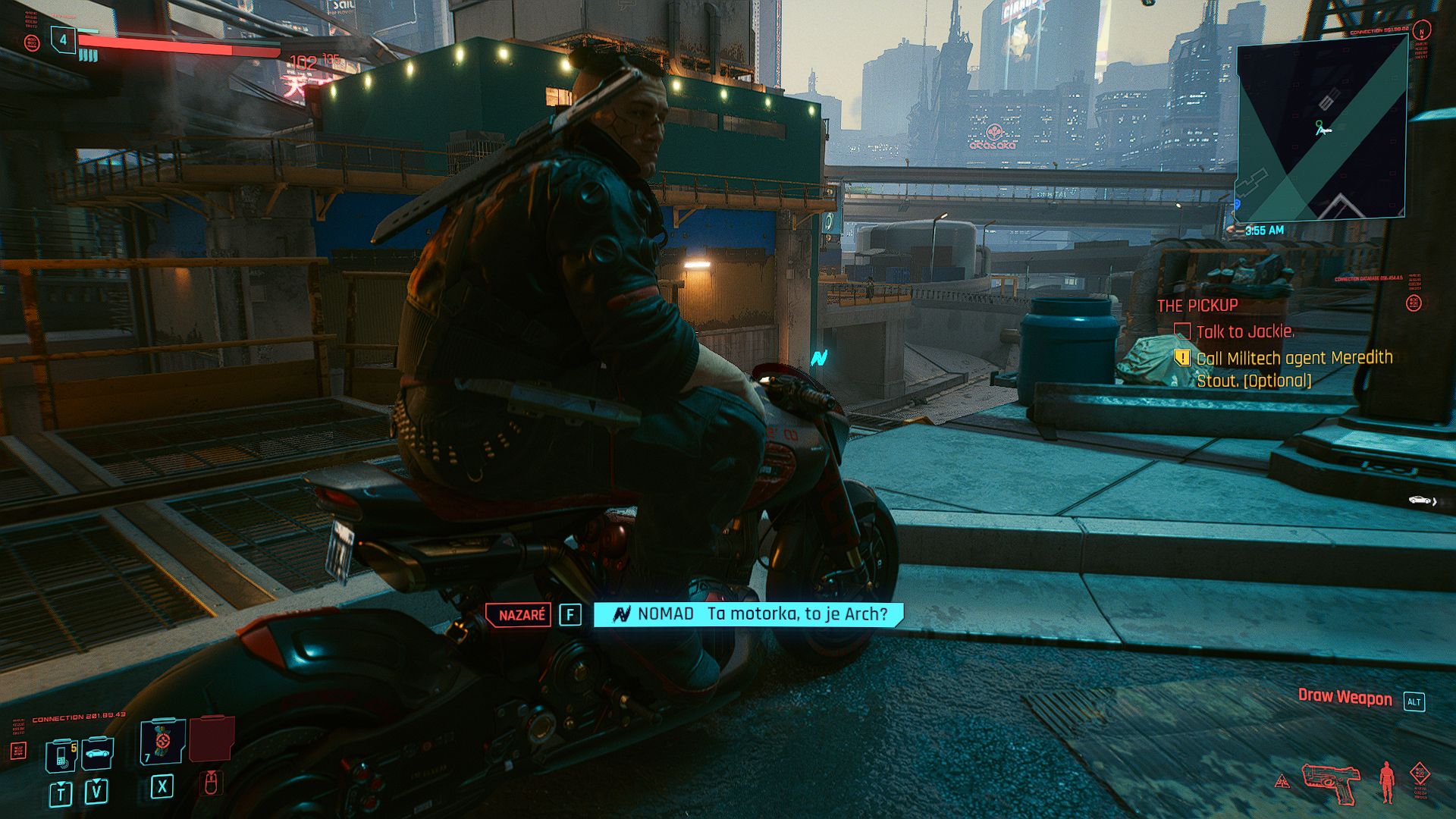Click the red body stance icon
This screenshot has width=1456, height=819.
point(1387,781)
